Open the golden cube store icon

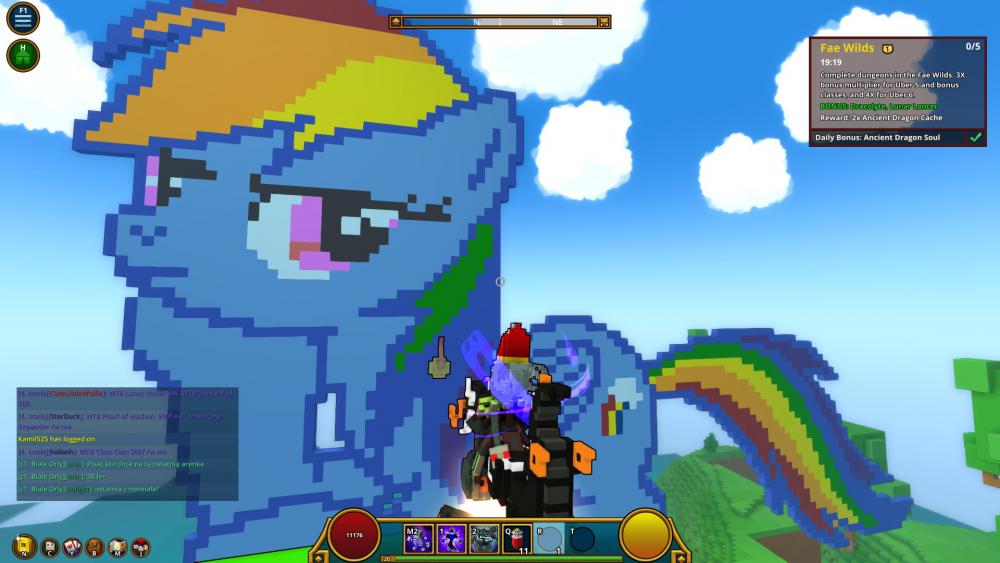[24, 547]
